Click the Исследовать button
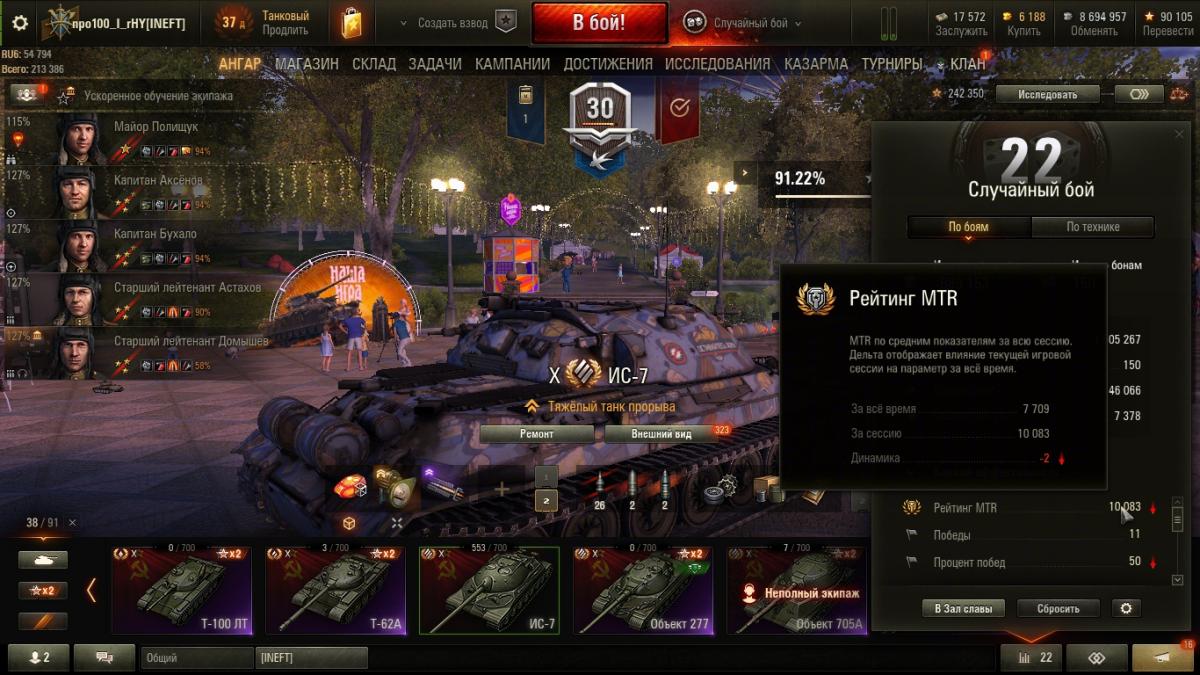 1047,94
